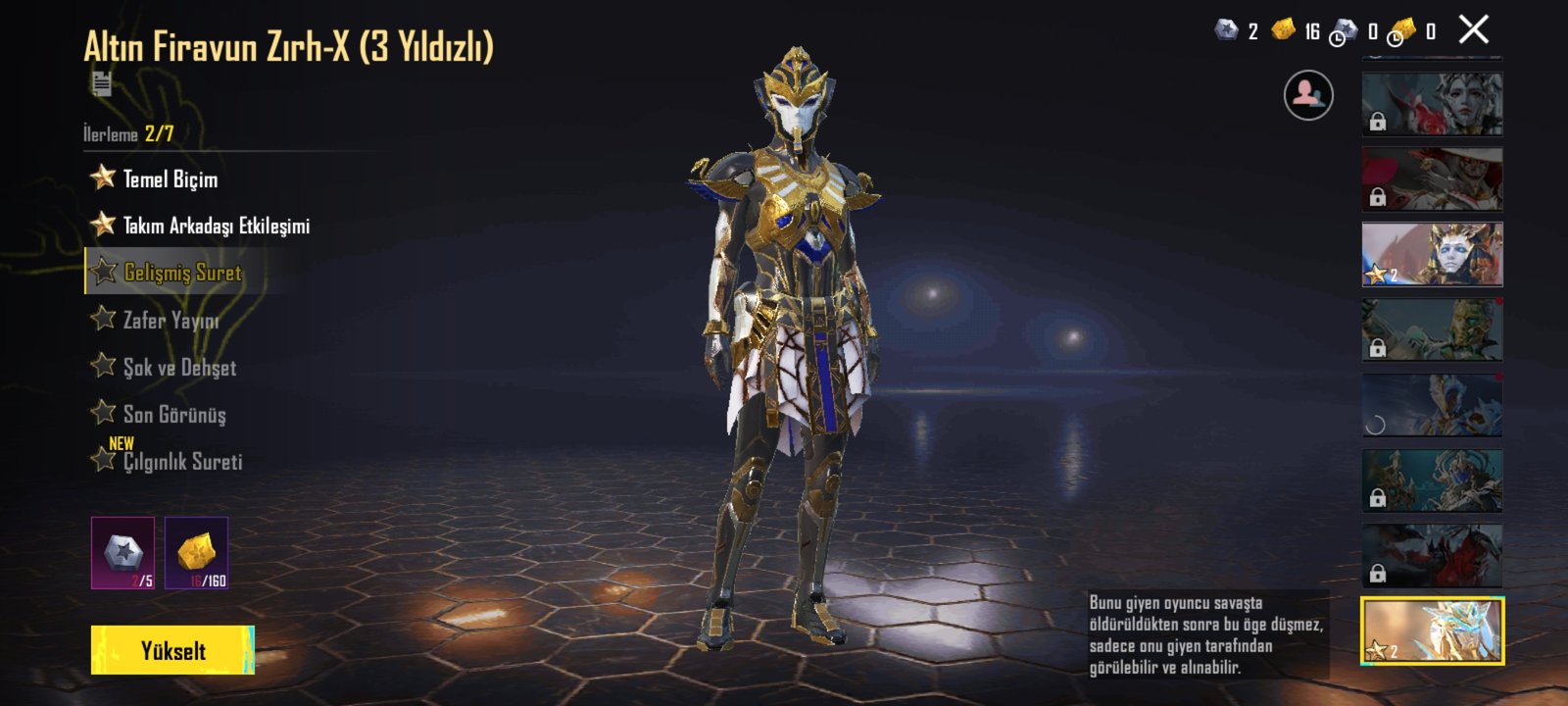Select the locked green-faced suit thumbnail
Screen dimensions: 1568x706
[x=1432, y=329]
